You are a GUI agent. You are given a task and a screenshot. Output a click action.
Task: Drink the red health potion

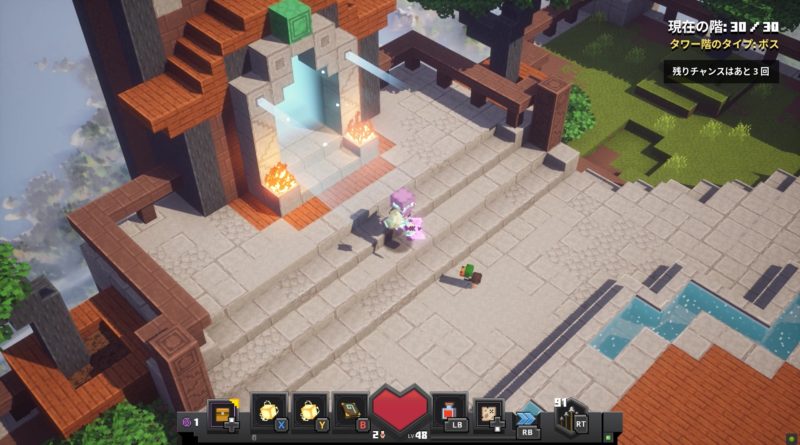pyautogui.click(x=449, y=413)
